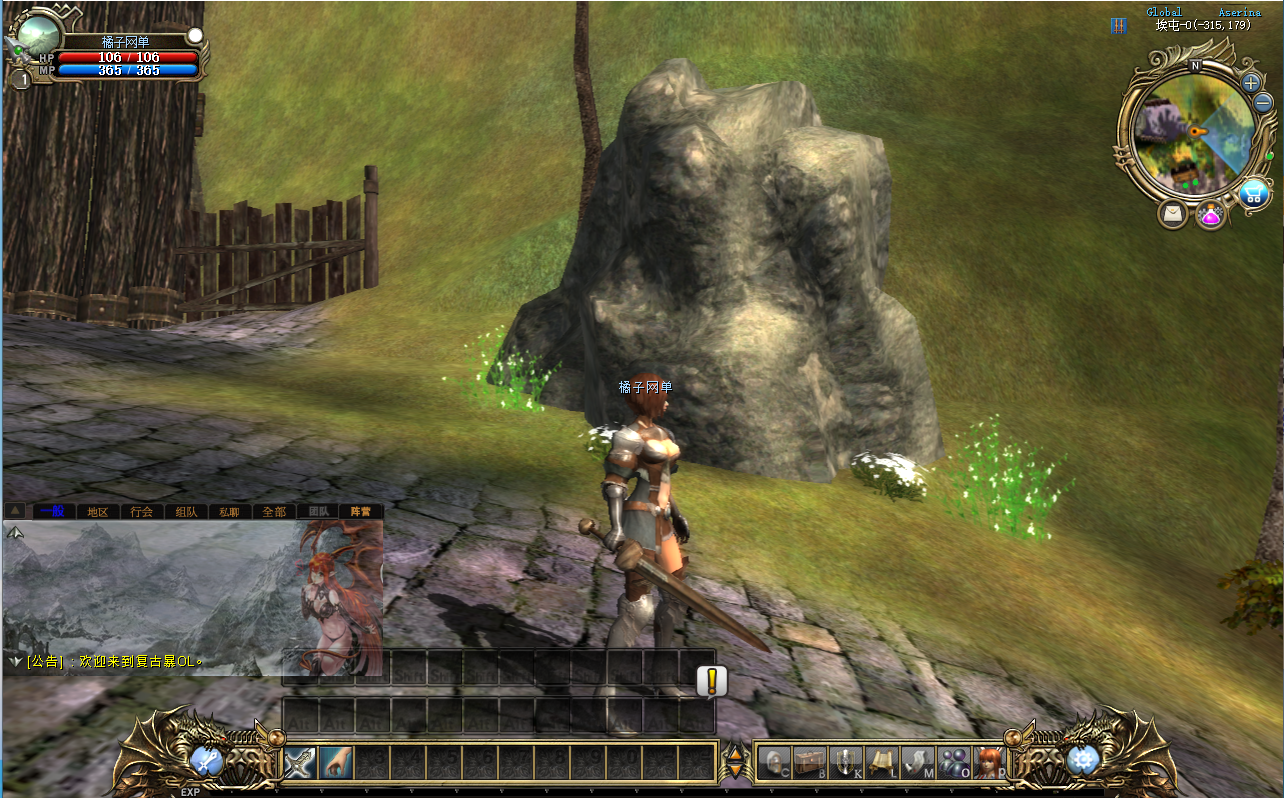This screenshot has width=1284, height=798.
Task: Click the pink potion icon below minimap
Action: (1211, 214)
